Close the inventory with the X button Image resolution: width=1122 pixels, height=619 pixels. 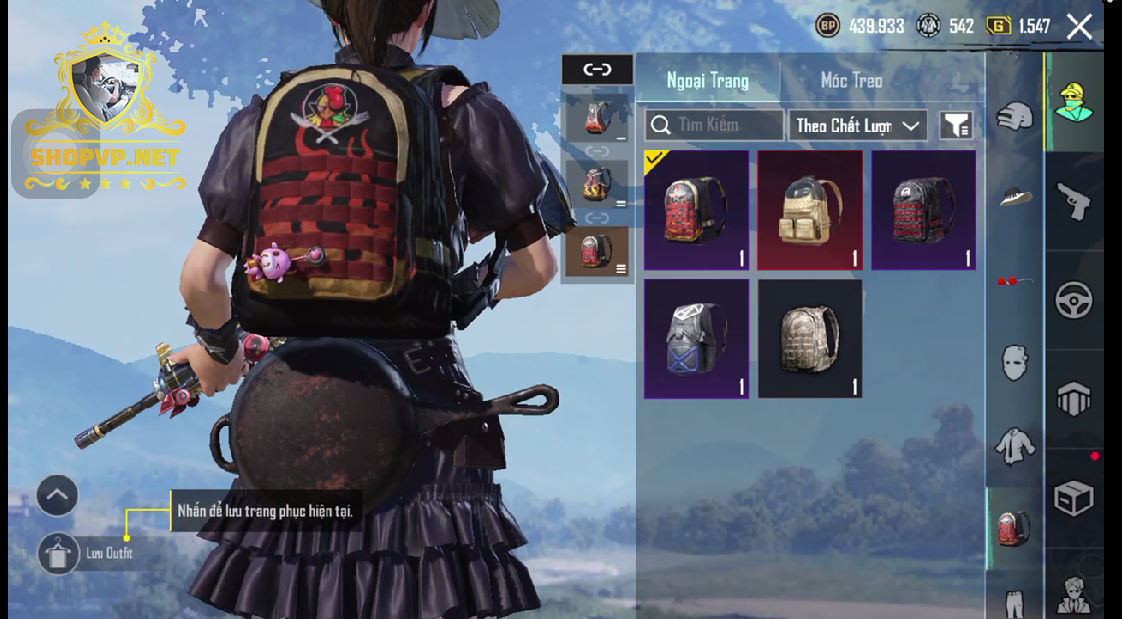tap(1079, 26)
